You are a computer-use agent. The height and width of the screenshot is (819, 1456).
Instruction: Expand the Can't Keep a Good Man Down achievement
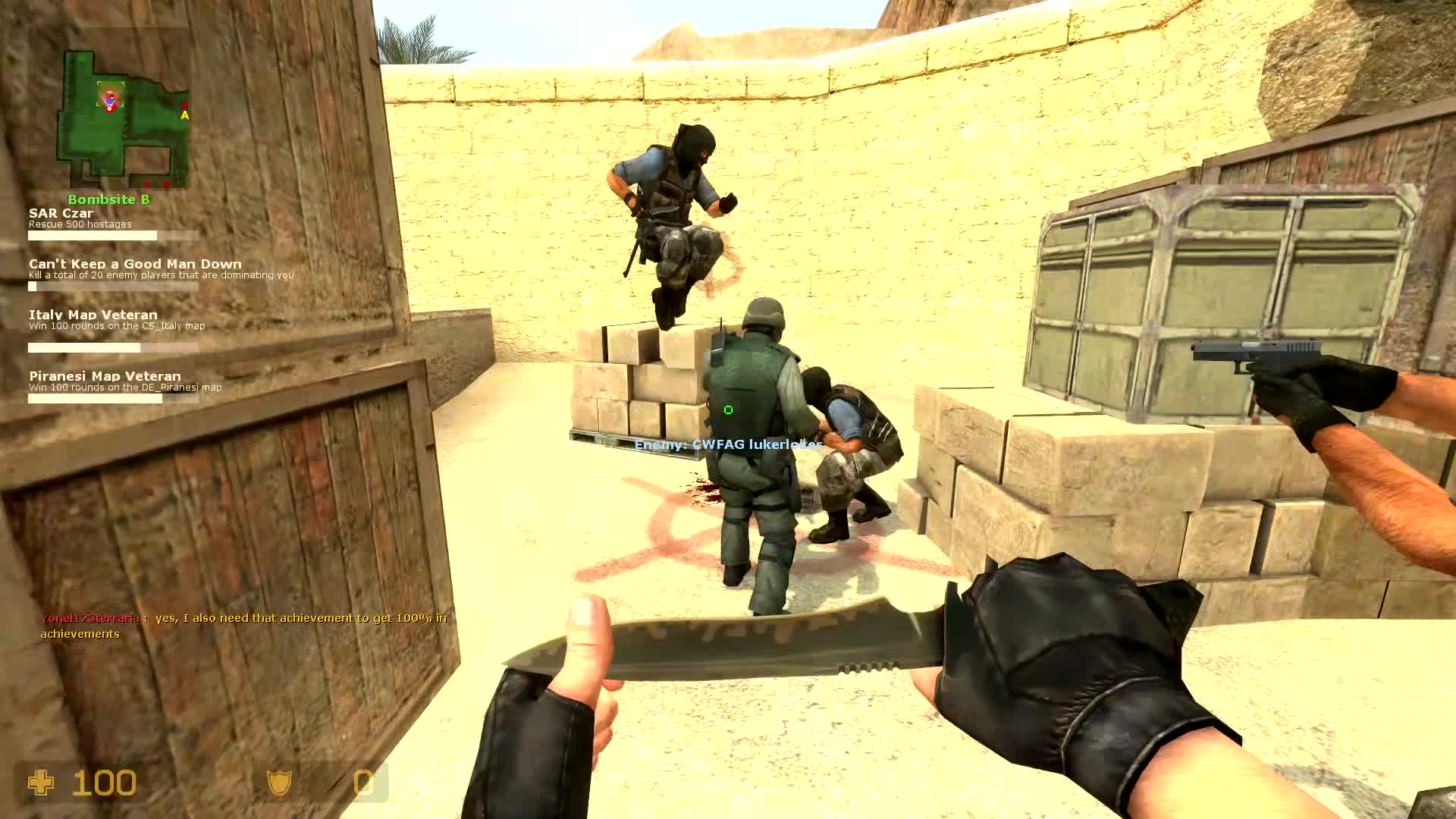tap(135, 263)
